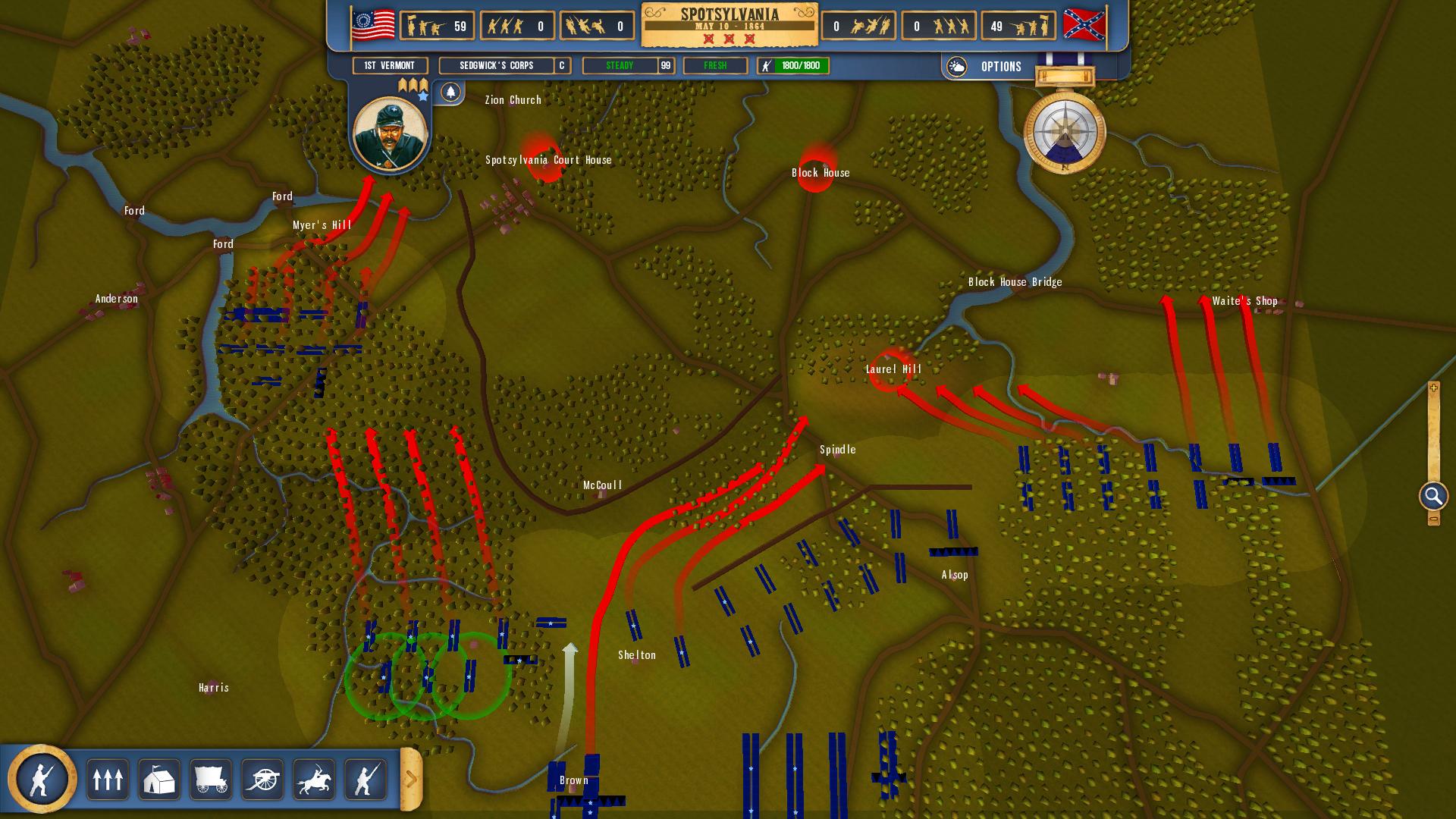This screenshot has width=1456, height=819.
Task: Click the plus stepper above the zoom slider
Action: pyautogui.click(x=1432, y=388)
